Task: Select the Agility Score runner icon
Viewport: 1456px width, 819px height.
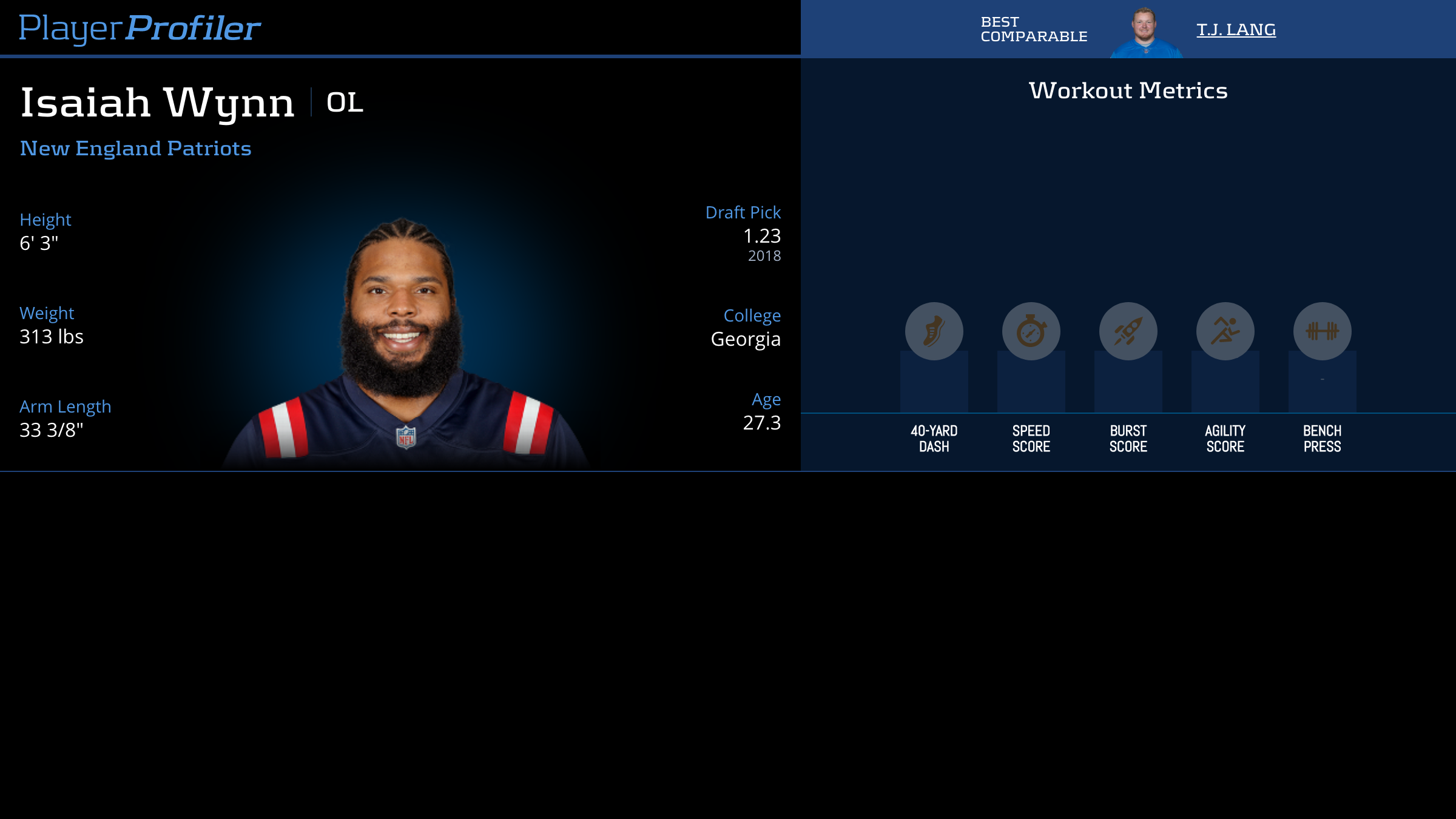Action: pyautogui.click(x=1225, y=331)
